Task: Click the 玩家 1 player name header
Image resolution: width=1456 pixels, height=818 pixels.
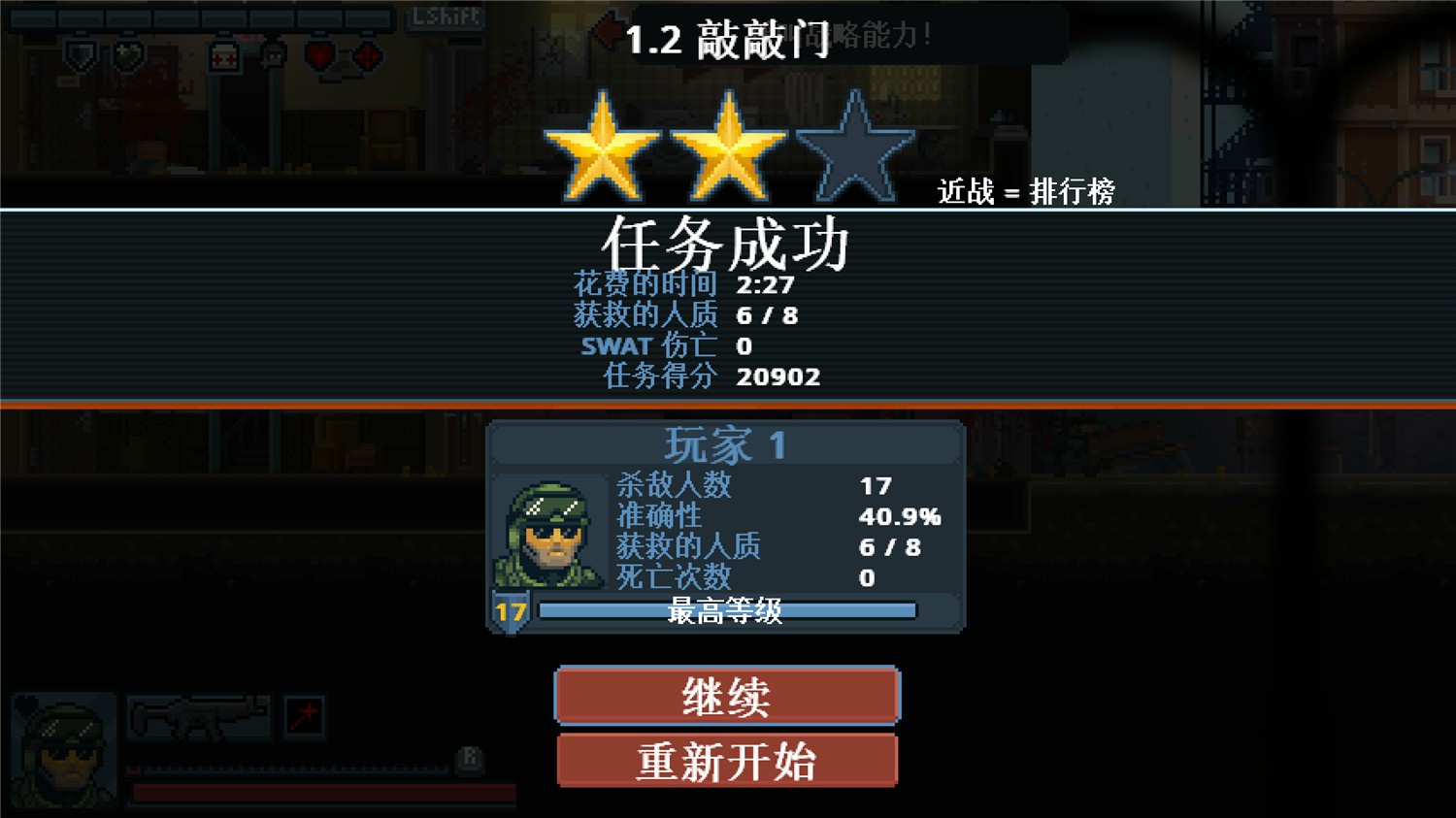Action: point(725,445)
